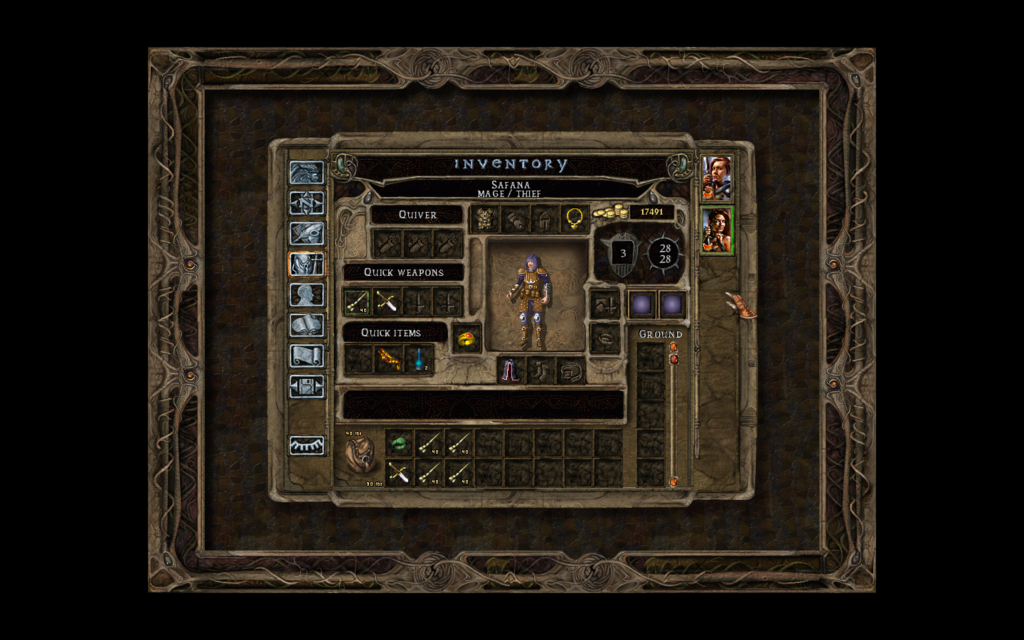Open the priest scroll button

pos(306,355)
